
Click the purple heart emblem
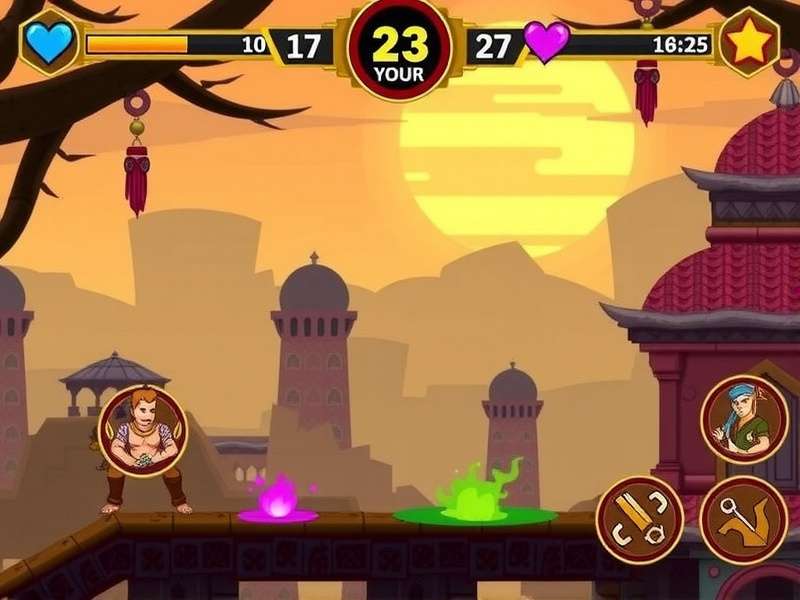546,43
